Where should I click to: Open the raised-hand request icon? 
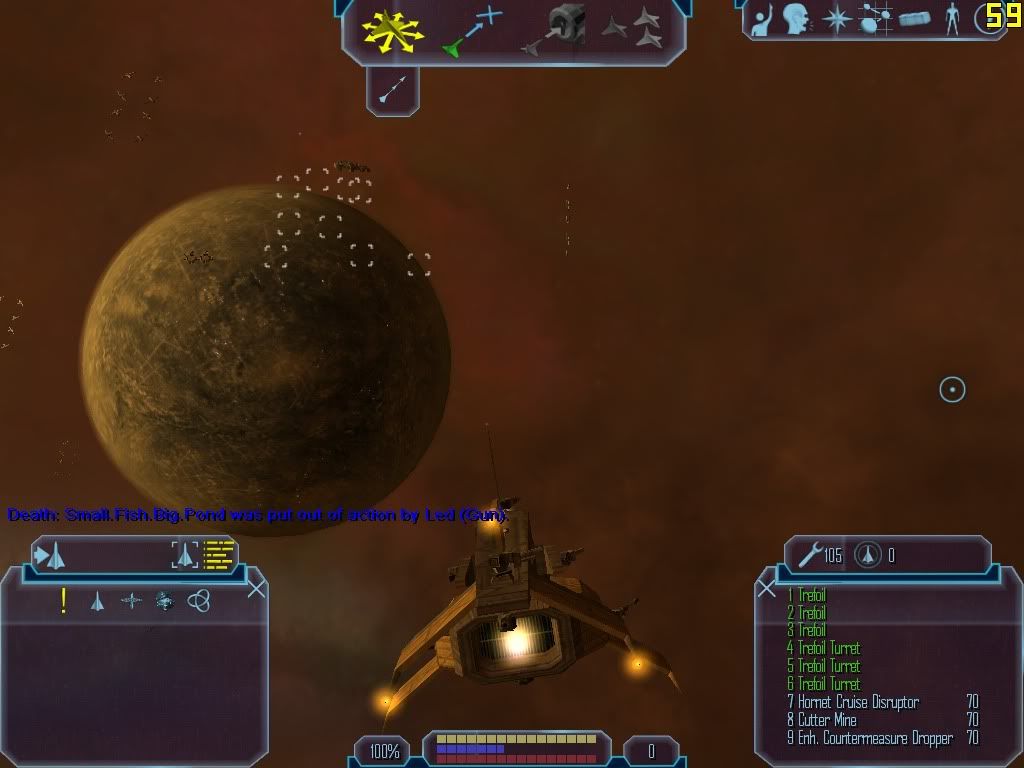[762, 18]
